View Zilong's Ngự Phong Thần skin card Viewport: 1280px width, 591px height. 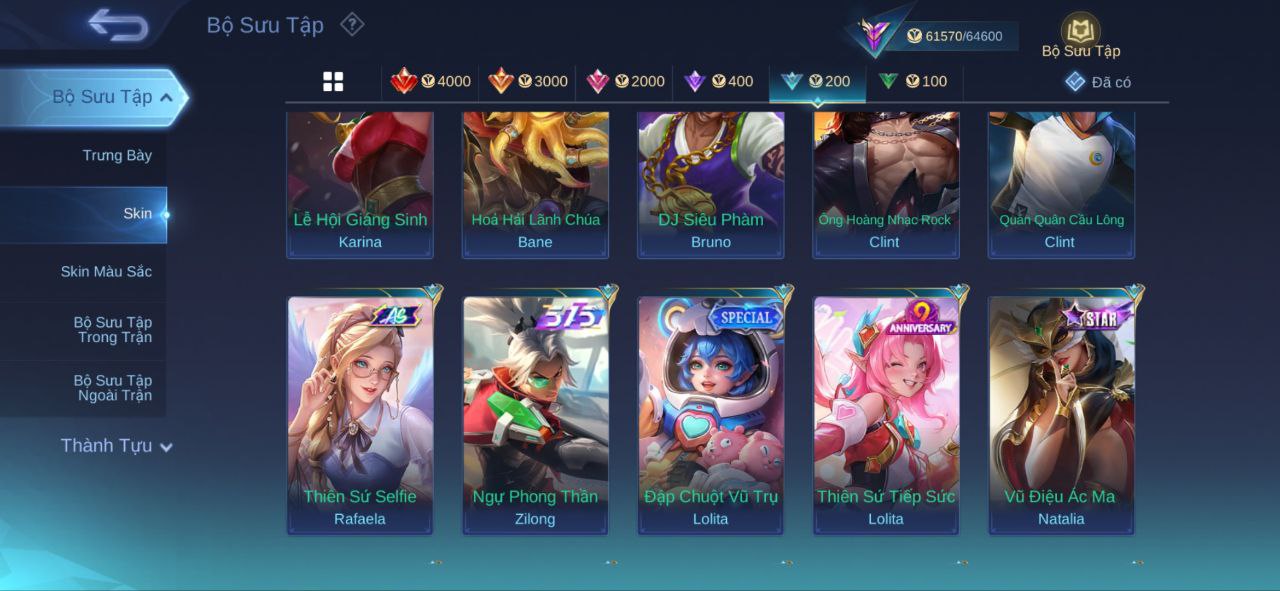point(535,414)
